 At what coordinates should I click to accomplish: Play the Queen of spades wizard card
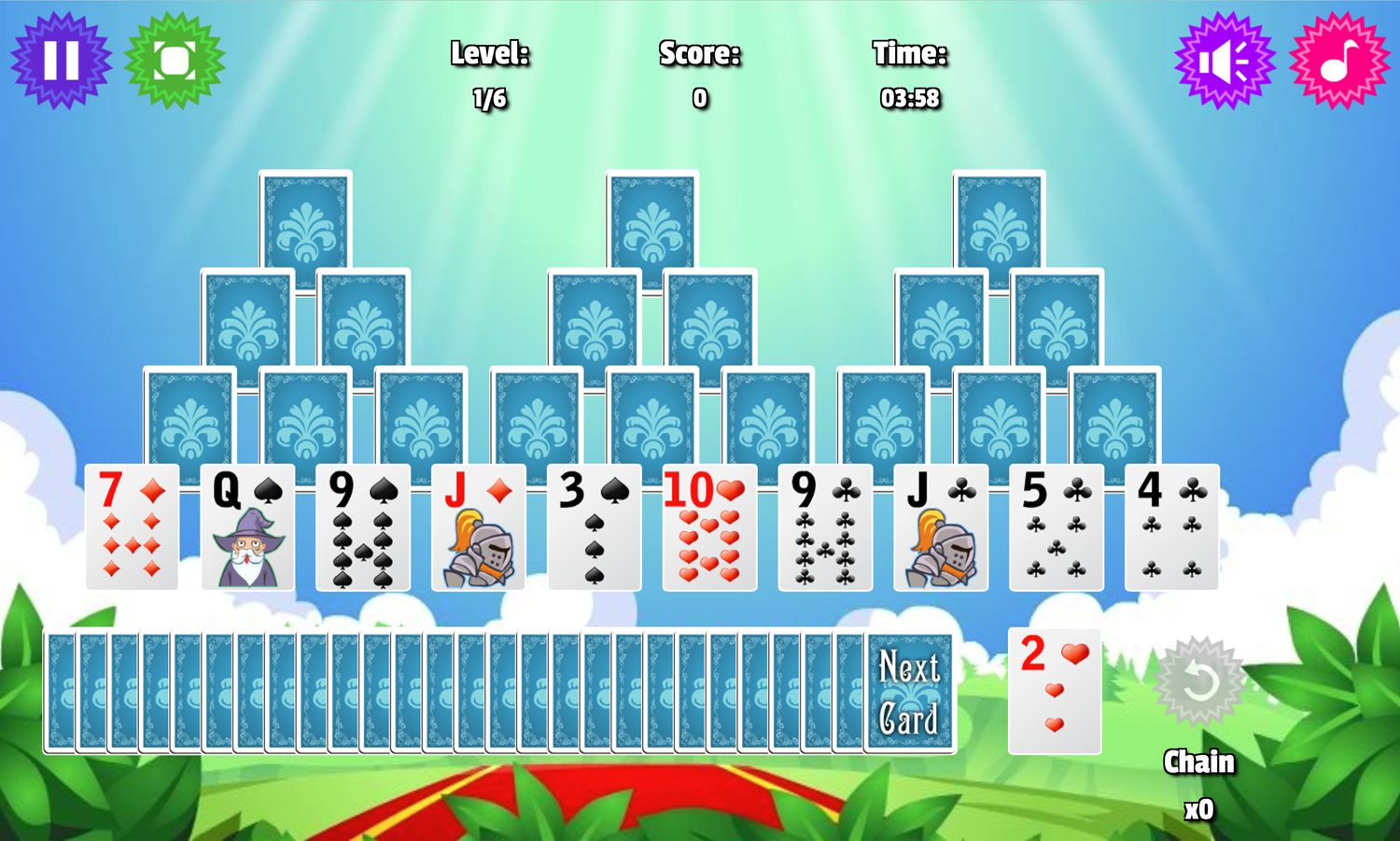point(246,527)
